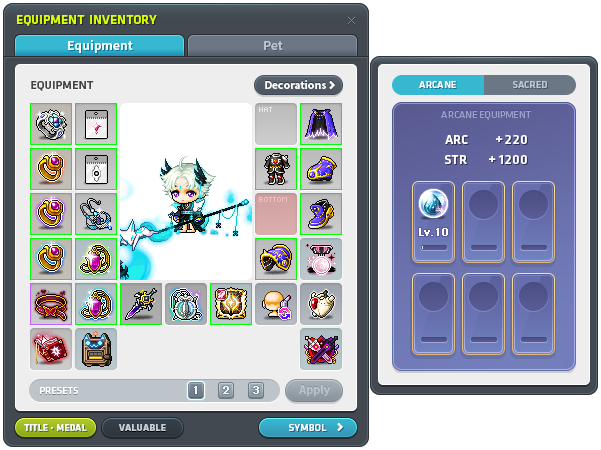Click the purple sneaker shoes slot
Image resolution: width=601 pixels, height=450 pixels.
click(321, 213)
